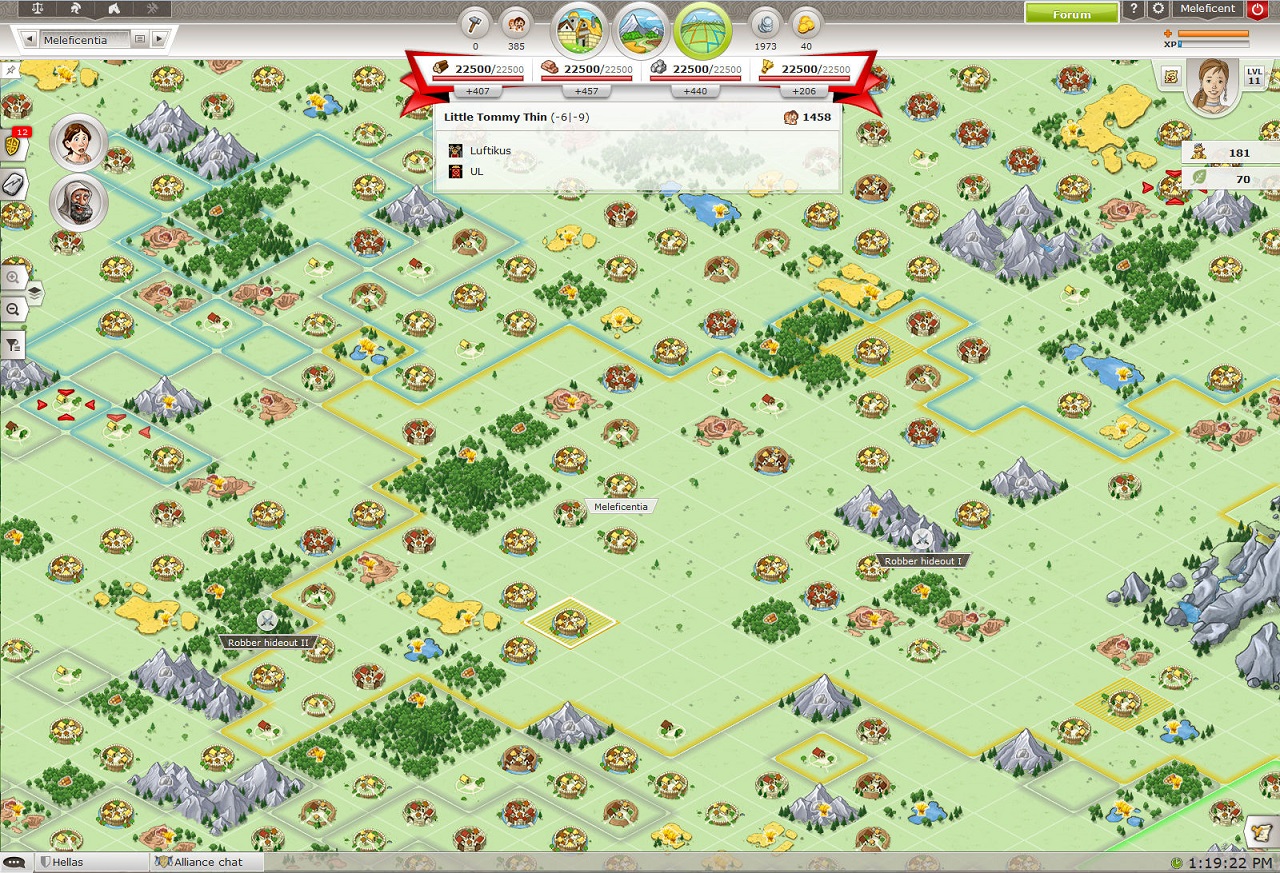This screenshot has height=873, width=1280.
Task: Go to the previous village arrow
Action: (31, 40)
